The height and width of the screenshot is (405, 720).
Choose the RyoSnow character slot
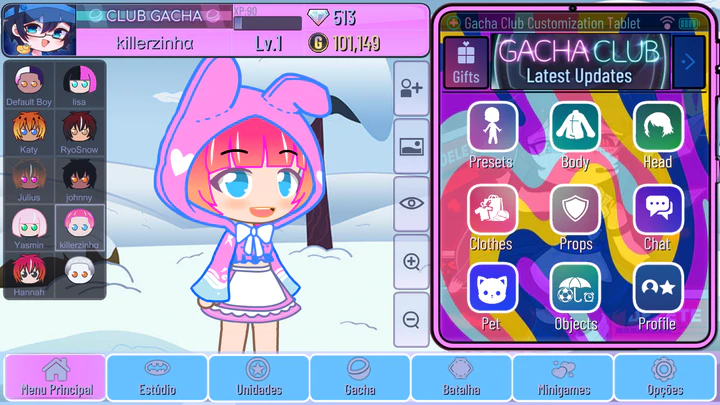point(79,131)
